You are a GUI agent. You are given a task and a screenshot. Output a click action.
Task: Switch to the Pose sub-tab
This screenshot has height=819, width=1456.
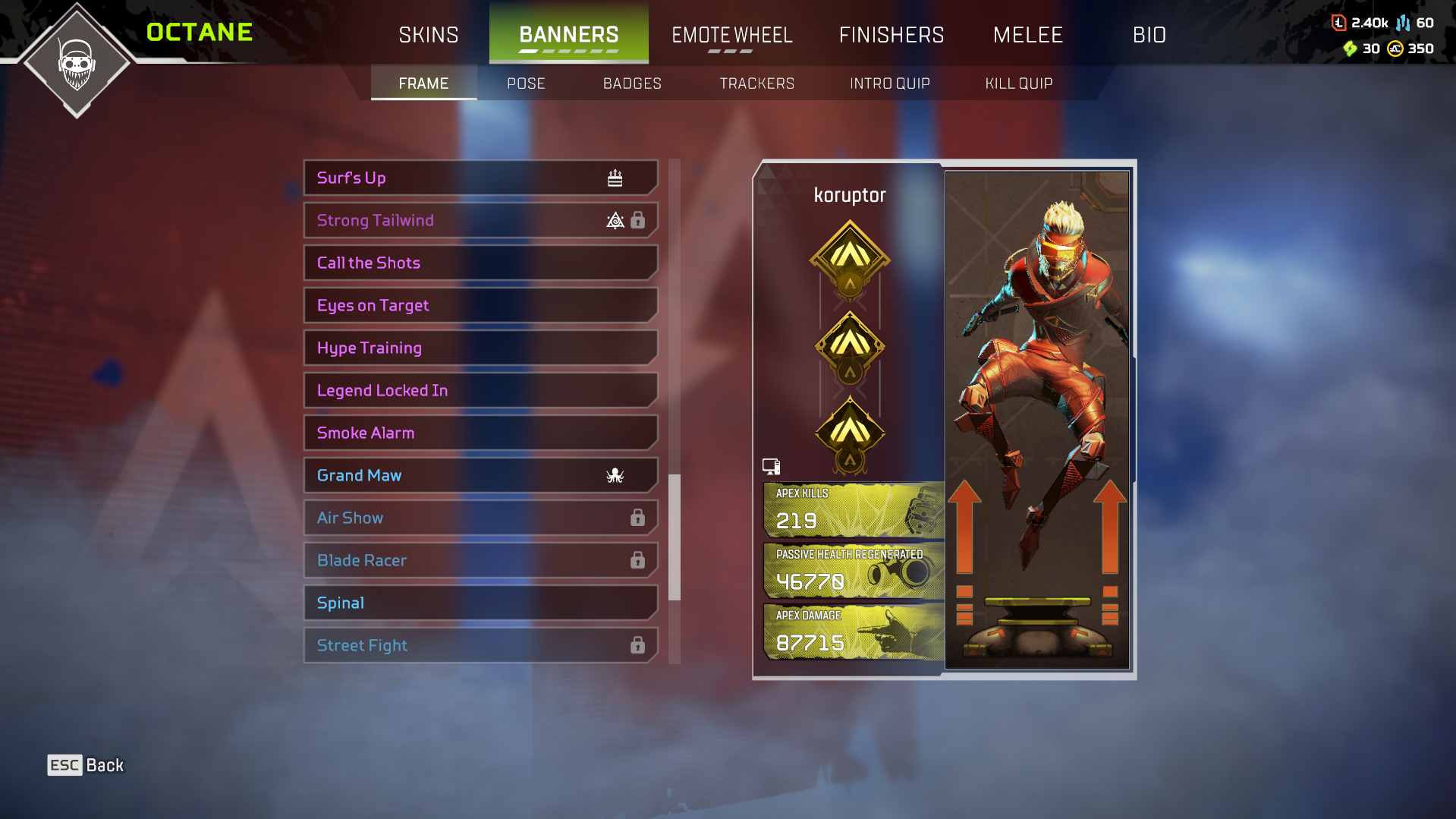(526, 83)
